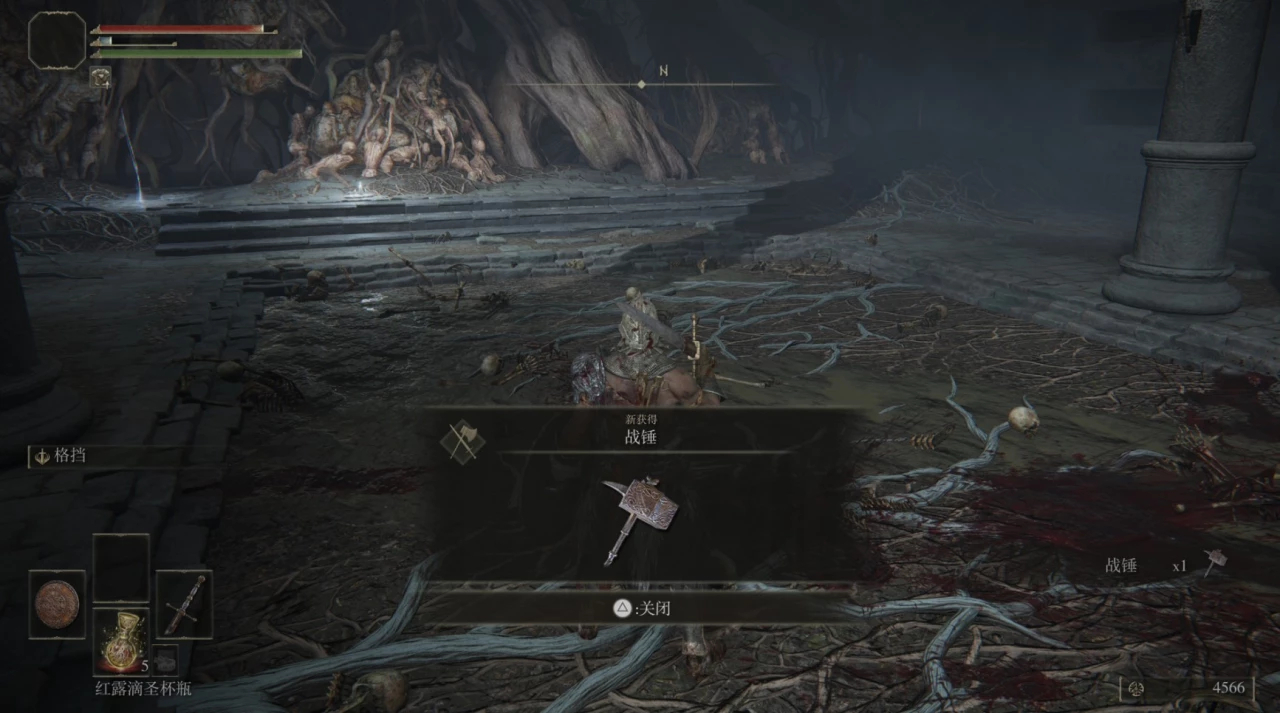Select the round shield equipment slot
Screen dimensions: 1280x713
57,604
